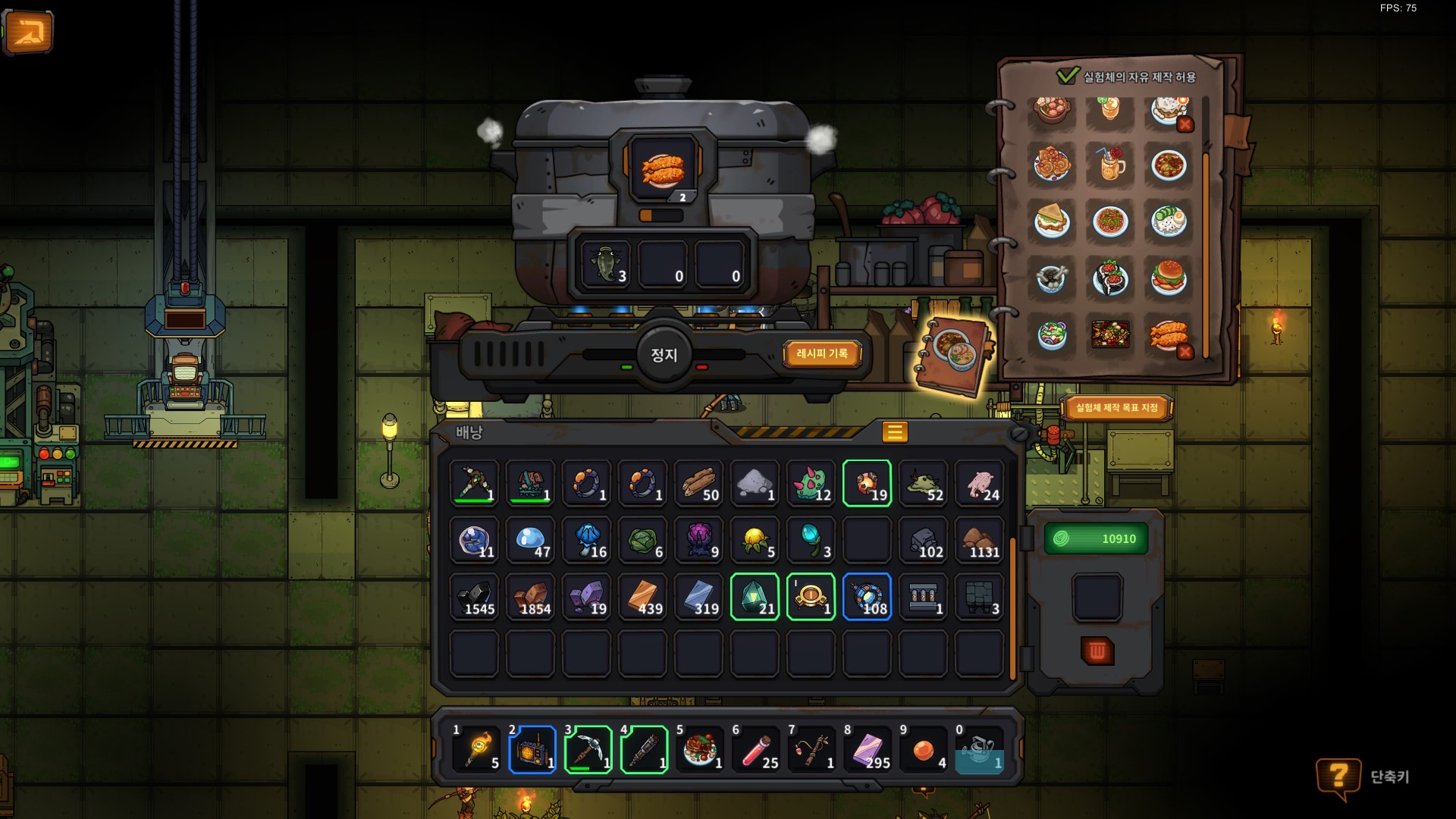Choose the sandwich recipe
1456x819 pixels.
click(x=1052, y=221)
